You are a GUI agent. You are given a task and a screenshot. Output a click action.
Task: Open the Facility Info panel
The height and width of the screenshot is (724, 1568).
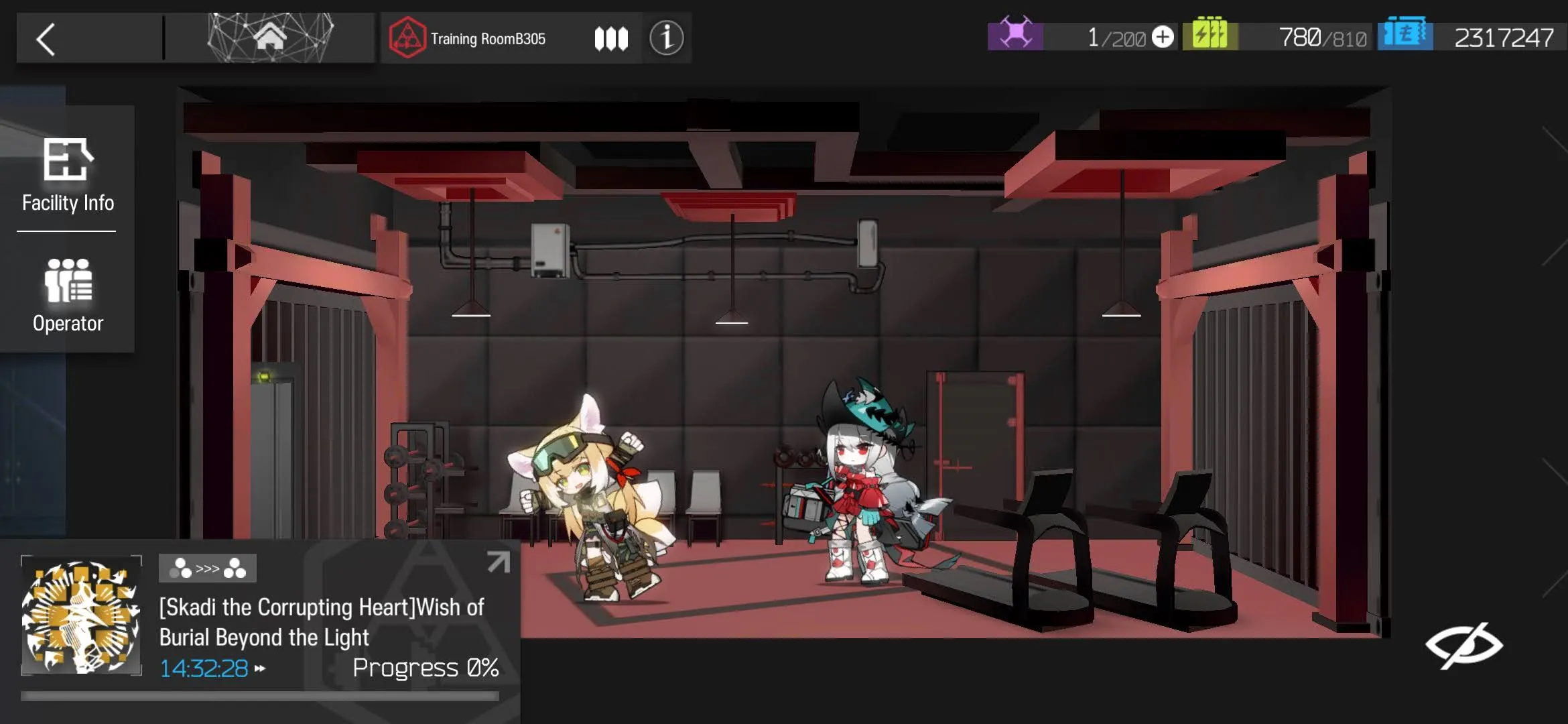[x=68, y=176]
